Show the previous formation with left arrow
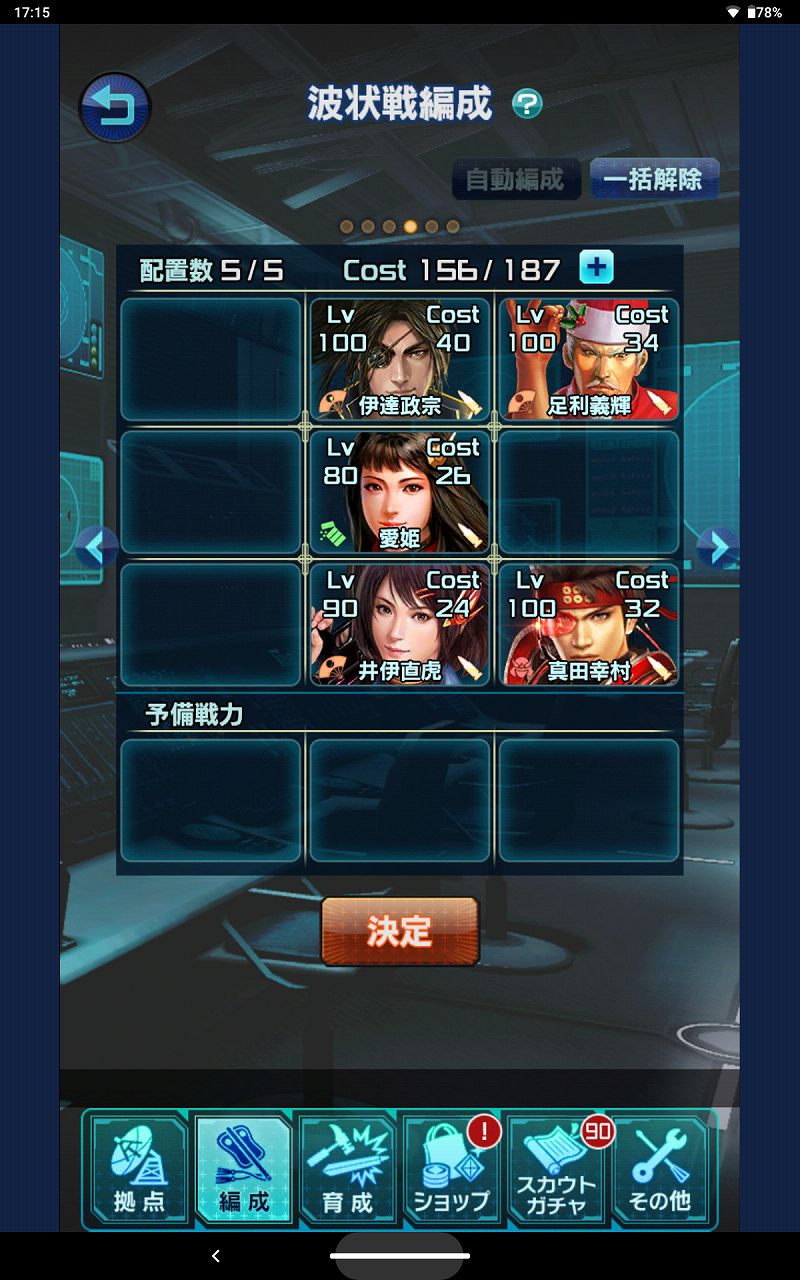Viewport: 800px width, 1280px height. click(97, 547)
